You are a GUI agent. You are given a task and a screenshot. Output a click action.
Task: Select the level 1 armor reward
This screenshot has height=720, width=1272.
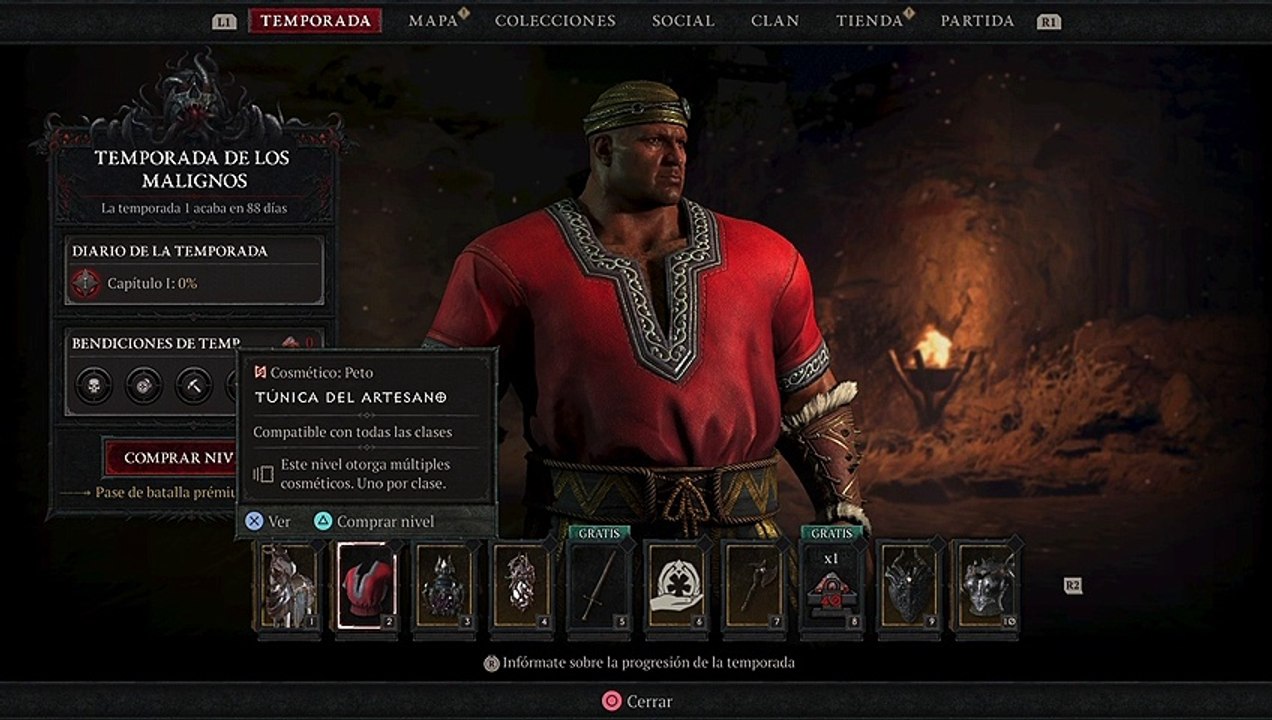point(289,586)
